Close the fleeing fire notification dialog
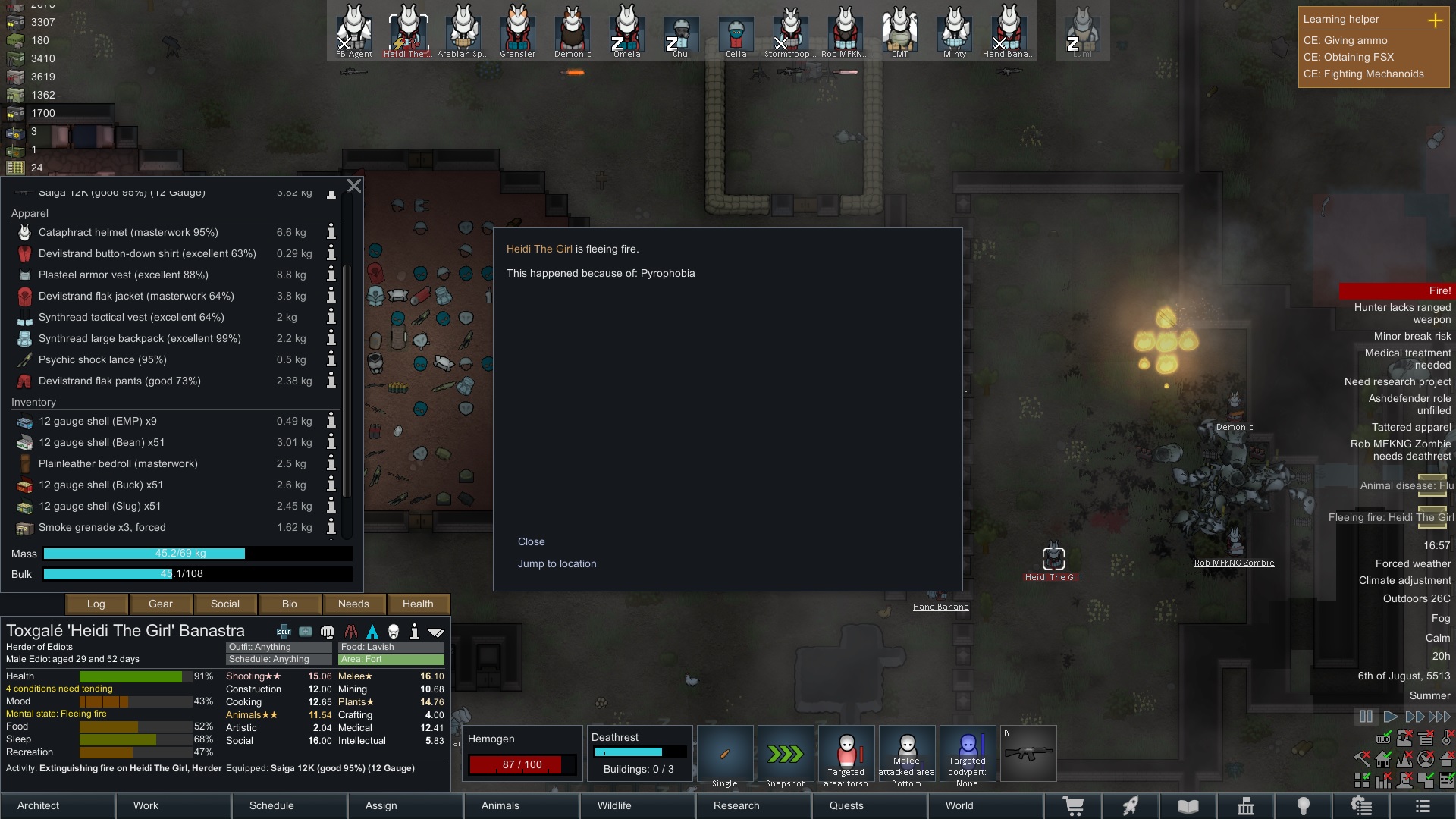This screenshot has height=819, width=1456. 532,541
